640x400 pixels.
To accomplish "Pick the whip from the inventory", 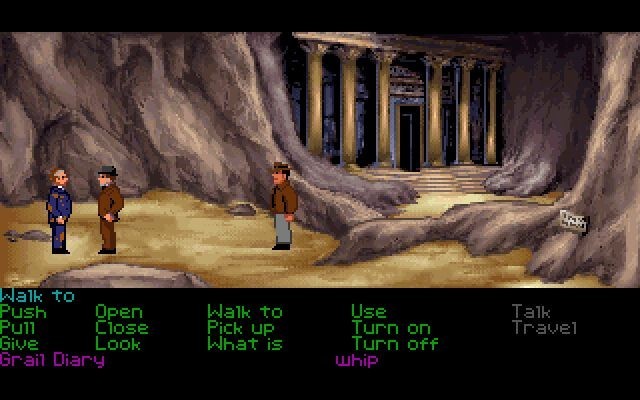I will [357, 360].
